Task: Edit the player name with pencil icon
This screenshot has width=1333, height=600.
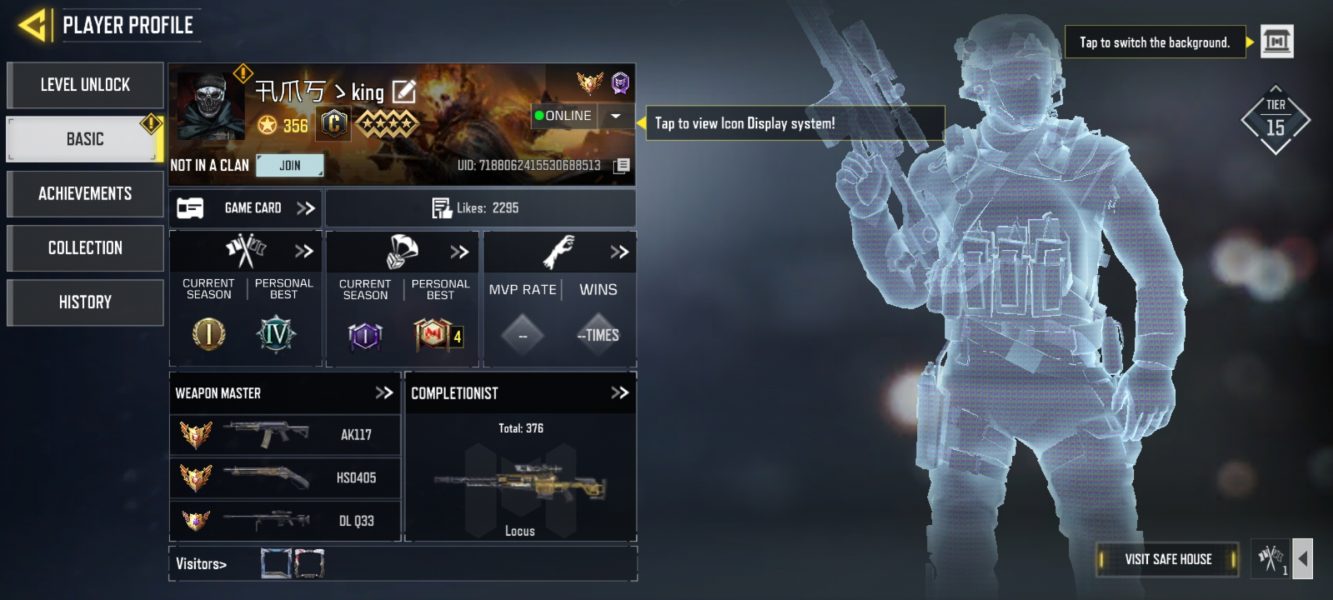Action: point(403,93)
